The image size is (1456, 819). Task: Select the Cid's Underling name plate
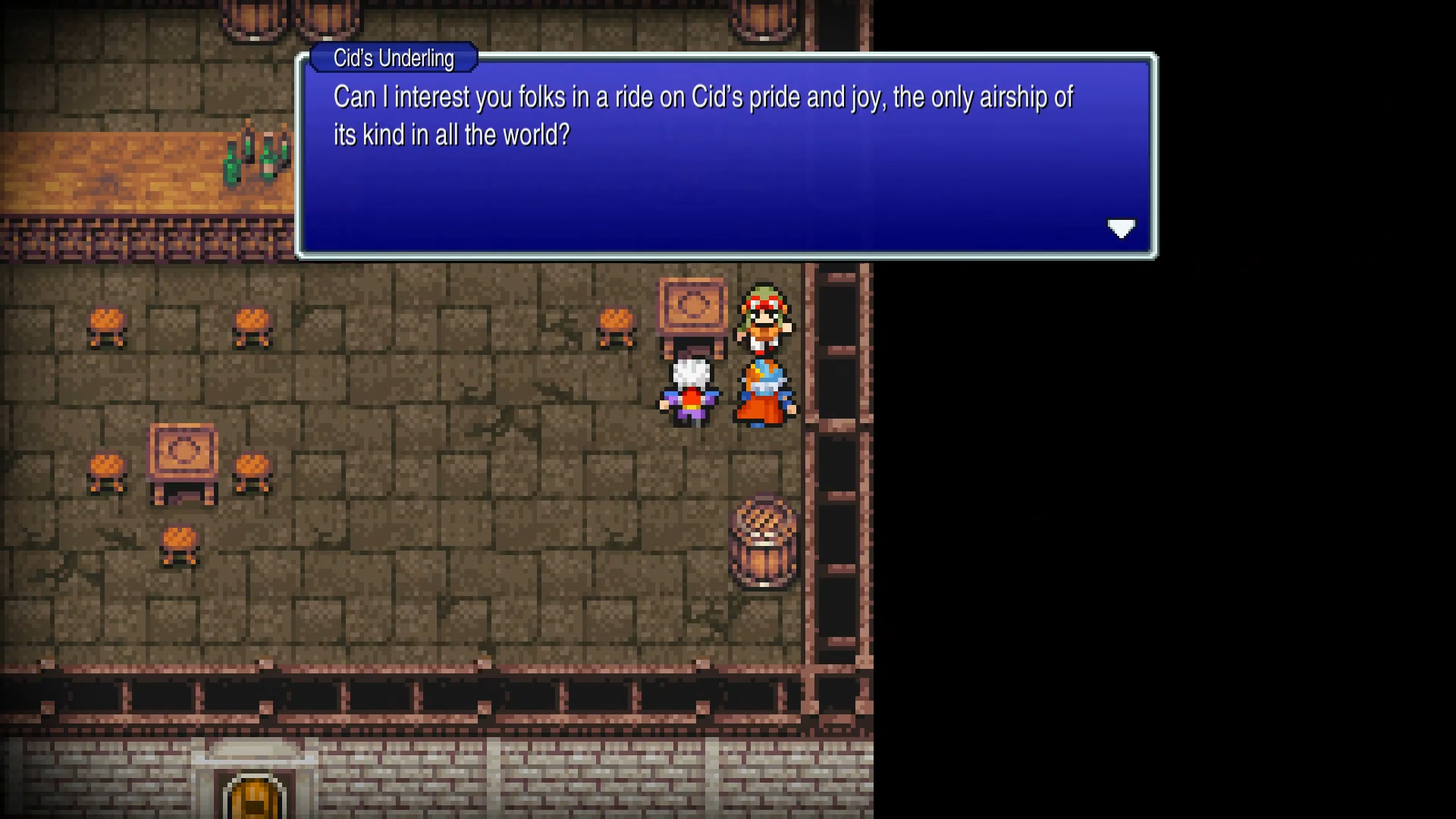(392, 58)
